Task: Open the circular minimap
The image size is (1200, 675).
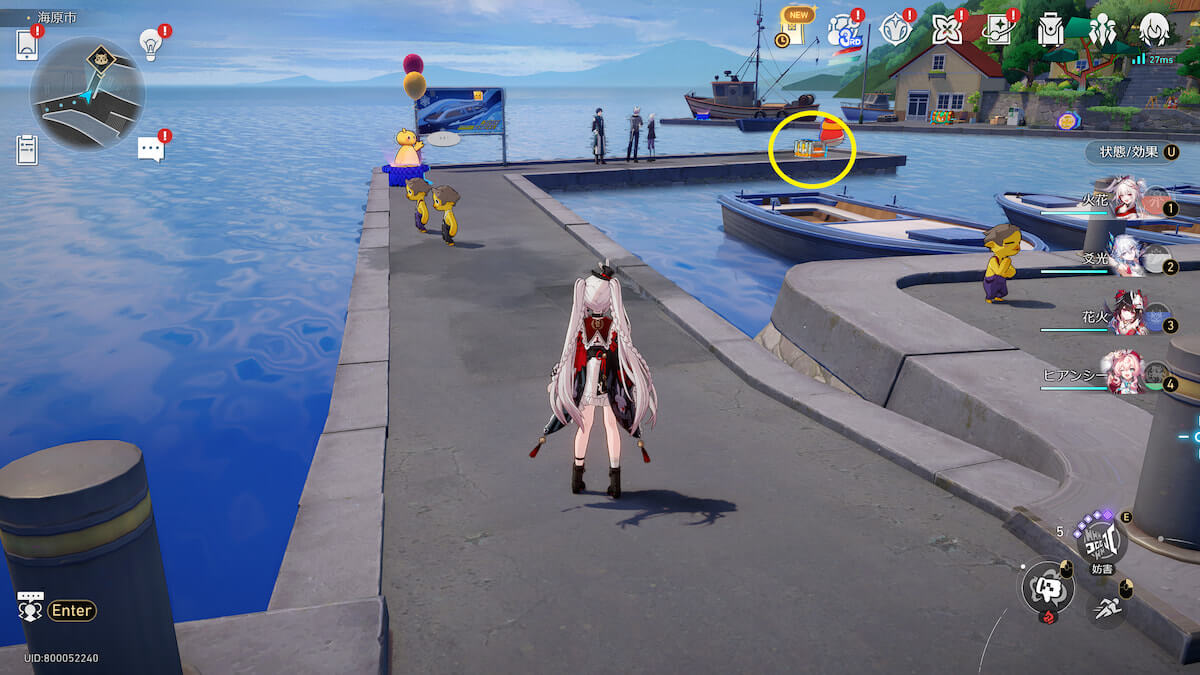Action: [87, 93]
